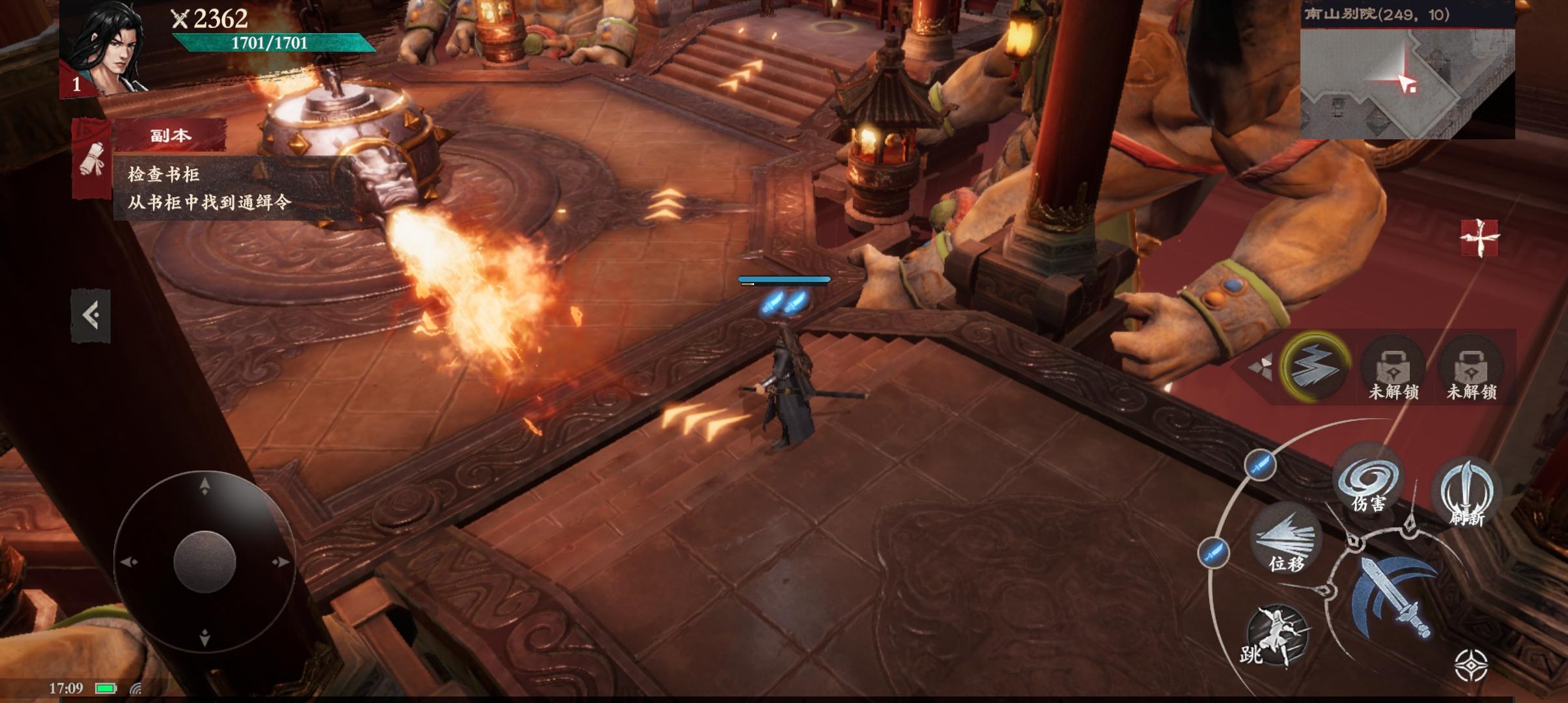This screenshot has width=1568, height=703.
Task: Open the 南山别院 minimap
Action: [x=1407, y=83]
